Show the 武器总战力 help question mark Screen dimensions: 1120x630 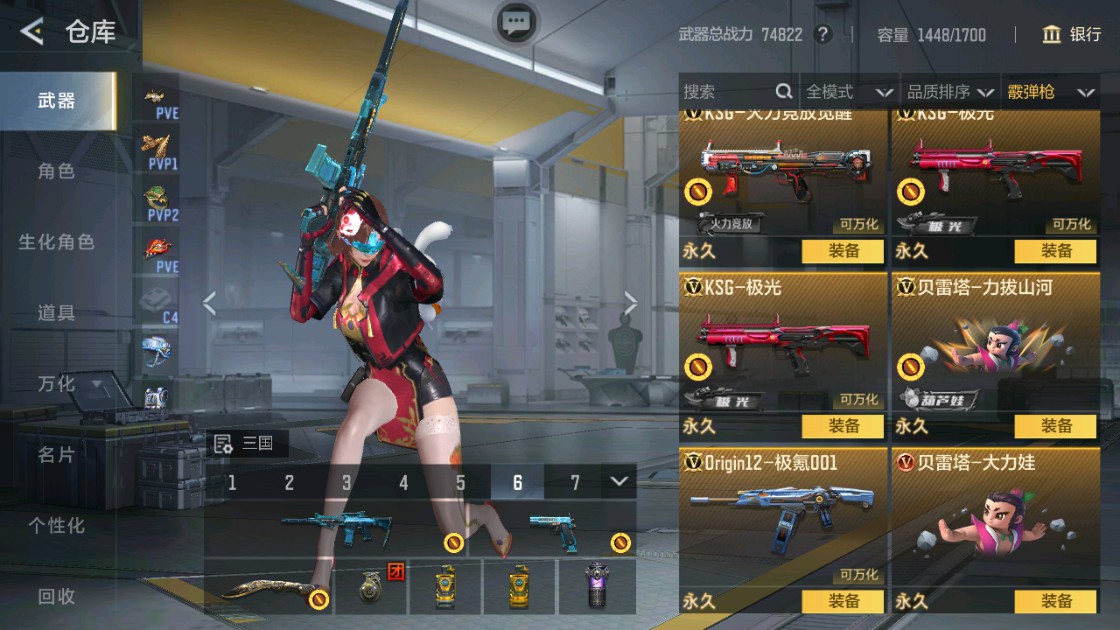point(823,35)
